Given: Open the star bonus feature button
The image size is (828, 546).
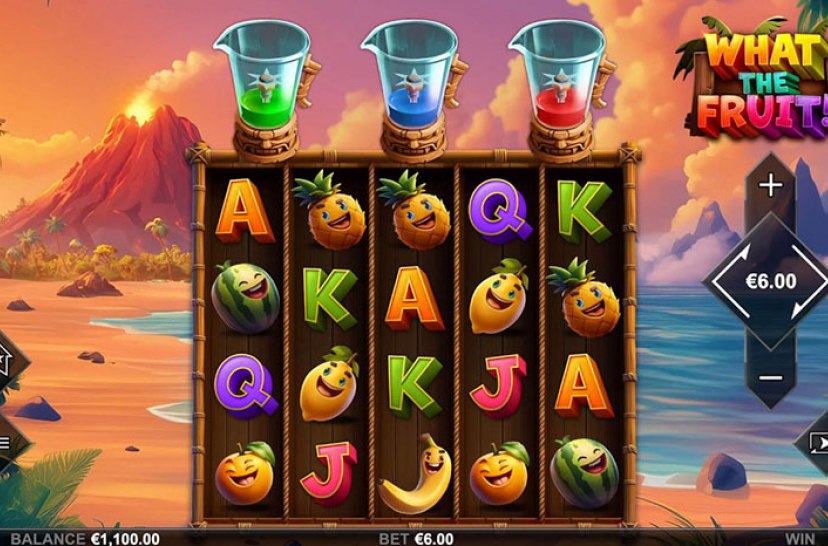Looking at the screenshot, I should 5,358.
